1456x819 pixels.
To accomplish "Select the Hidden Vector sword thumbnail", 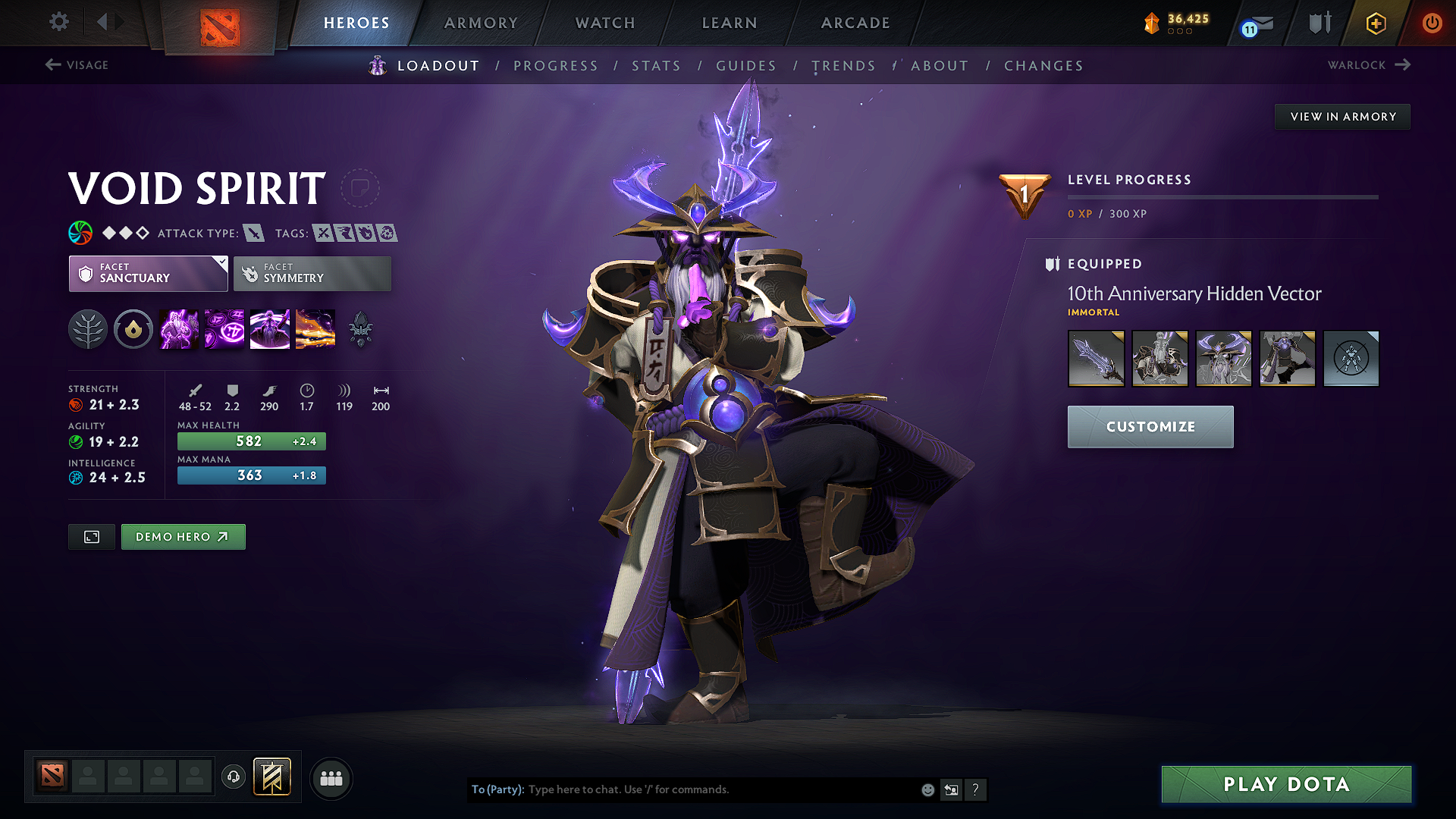I will tap(1096, 358).
